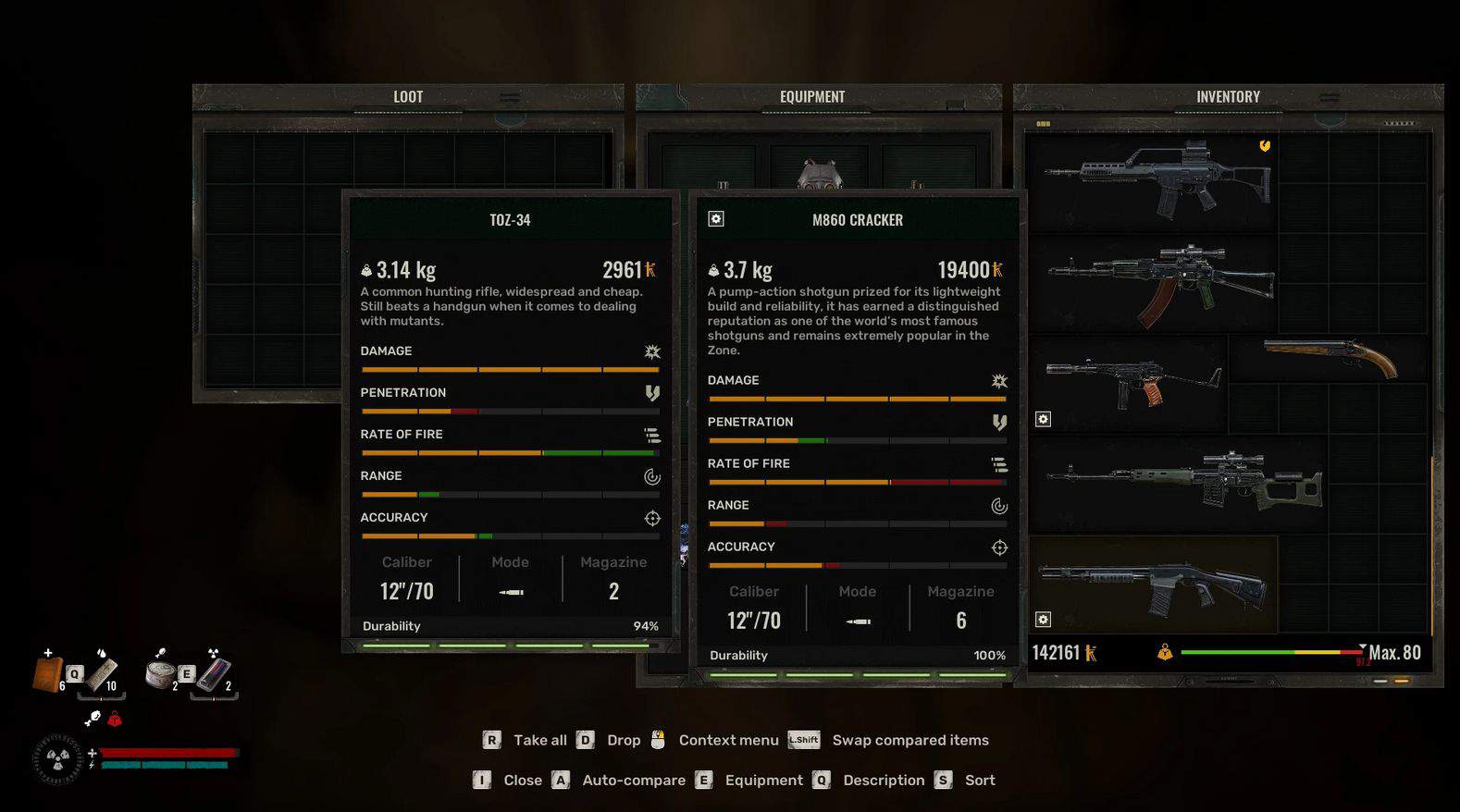Pick the scoped green sniper rifle
1460x812 pixels.
tap(1184, 481)
